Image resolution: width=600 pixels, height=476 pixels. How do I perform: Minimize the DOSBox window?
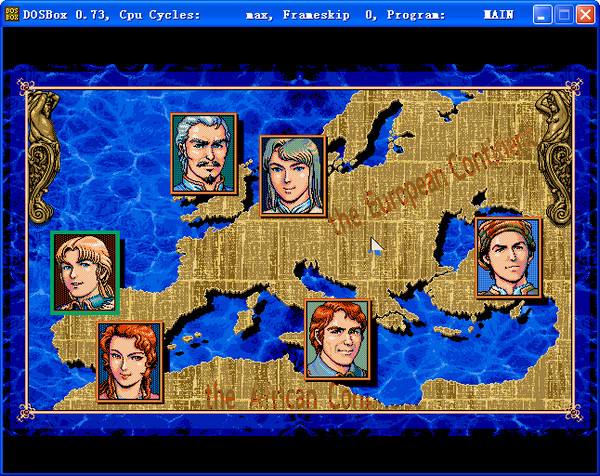tap(542, 15)
